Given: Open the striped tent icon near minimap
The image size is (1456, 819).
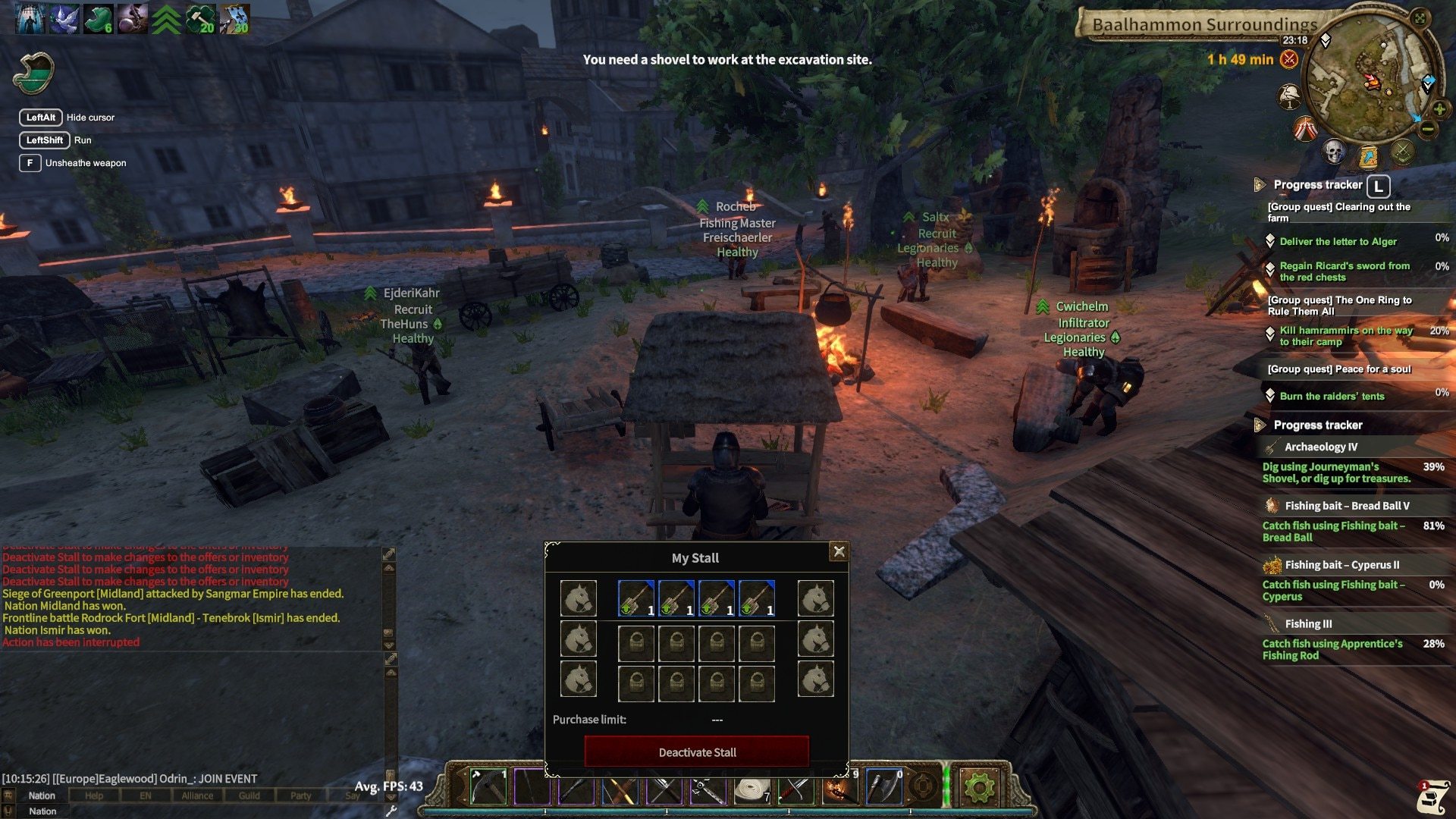Looking at the screenshot, I should [1305, 129].
